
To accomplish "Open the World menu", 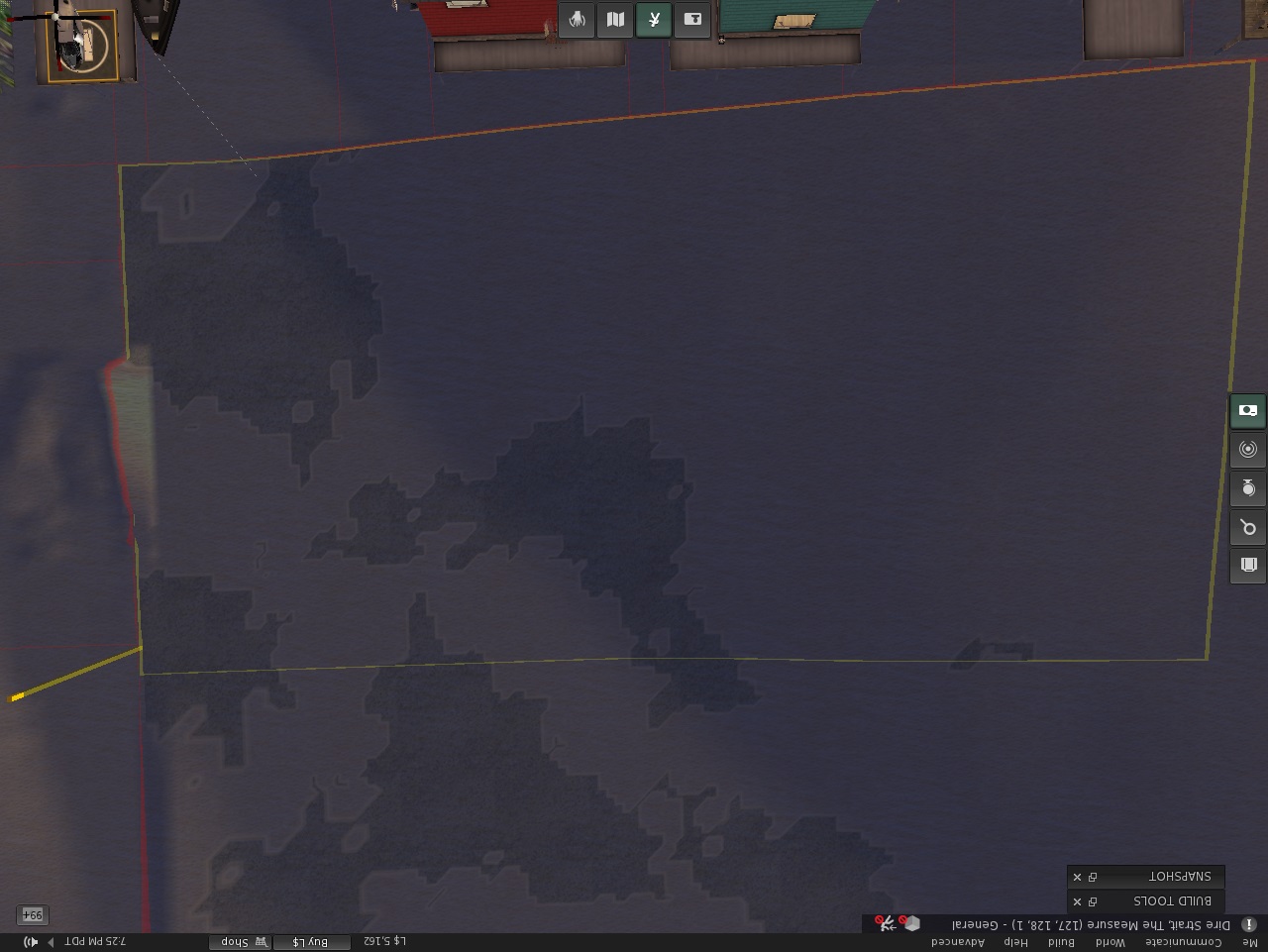I will click(1109, 942).
